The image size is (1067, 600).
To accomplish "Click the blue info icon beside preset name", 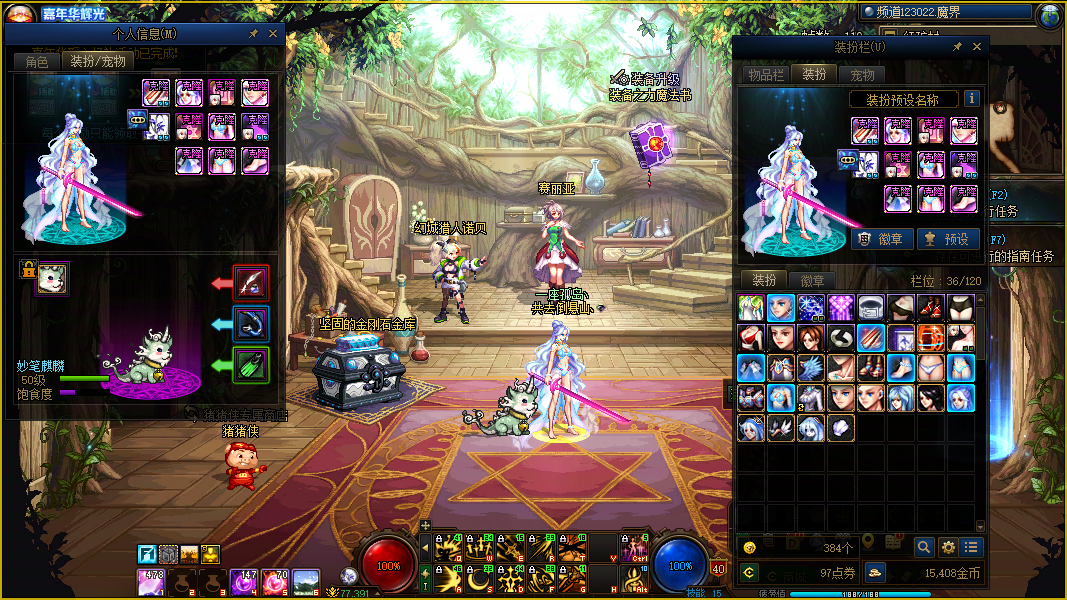I will tap(971, 99).
